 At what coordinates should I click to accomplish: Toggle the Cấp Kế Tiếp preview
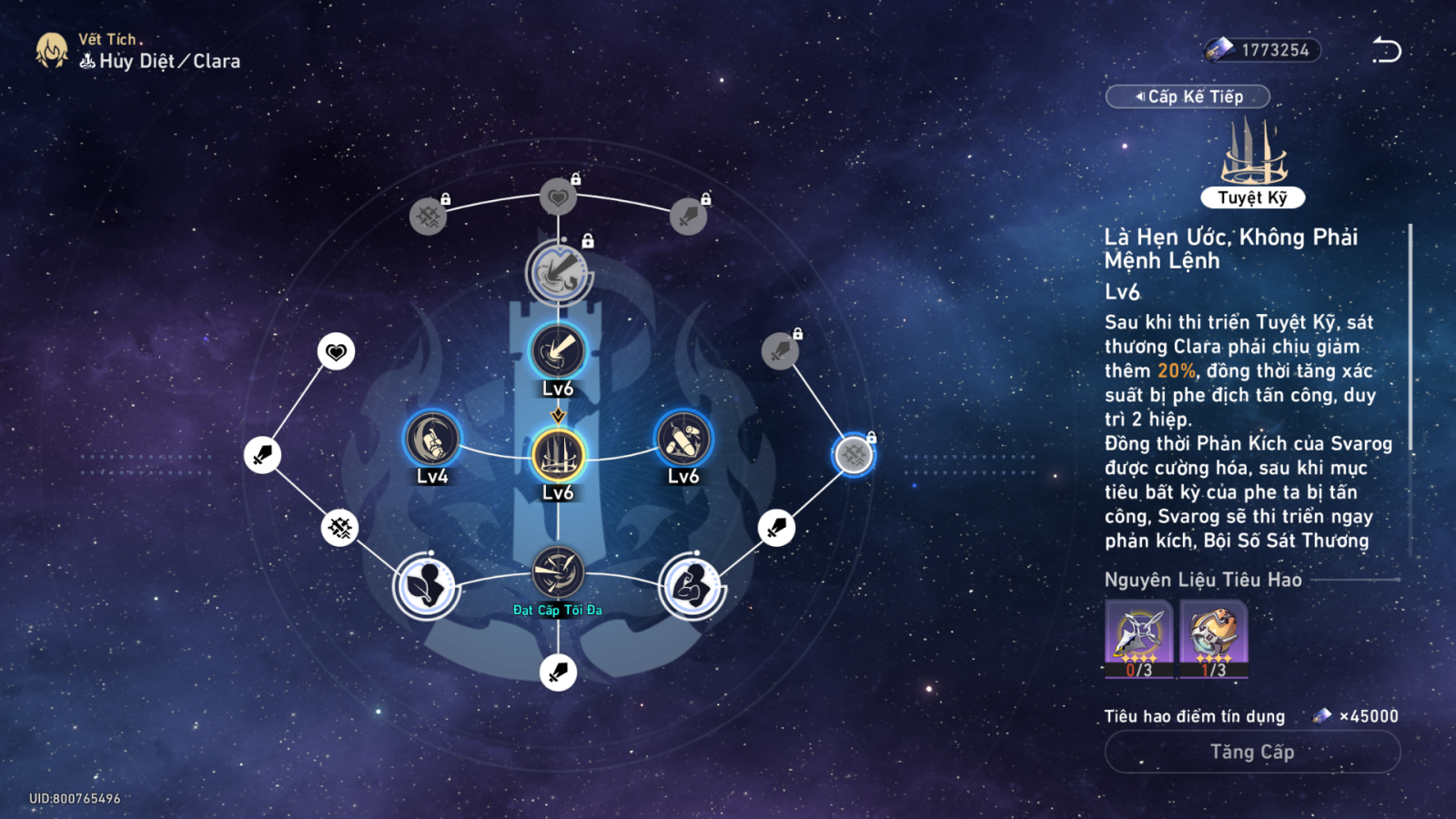click(1188, 96)
